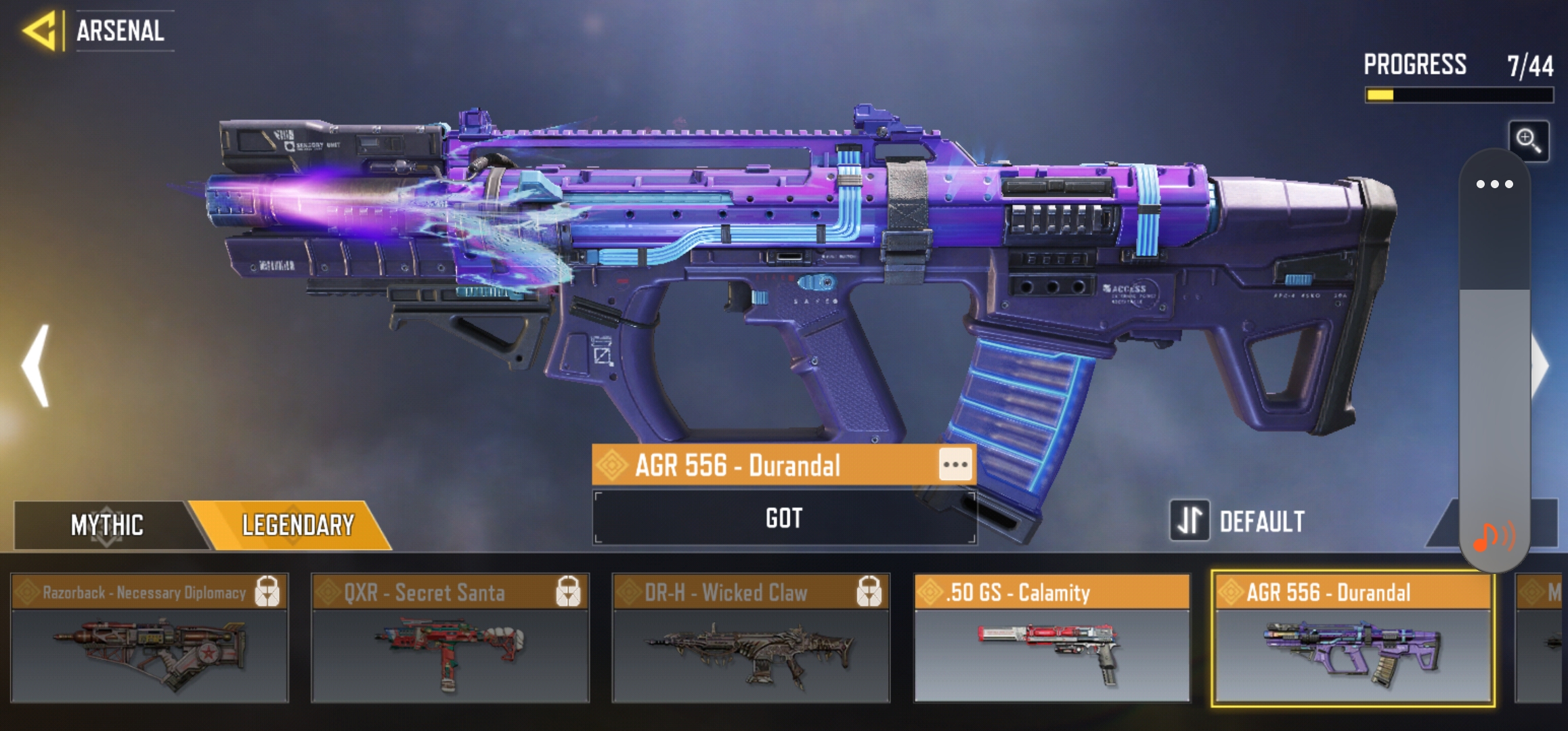Open options via the ellipsis beside AGR 556 - Durandal
This screenshot has width=1568, height=731.
click(x=955, y=465)
